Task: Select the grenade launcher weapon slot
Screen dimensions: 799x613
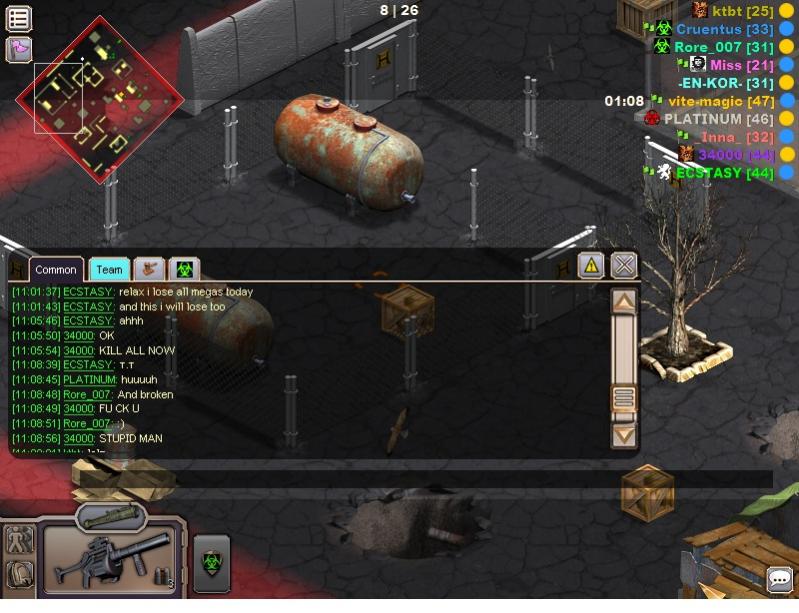Action: [111, 559]
